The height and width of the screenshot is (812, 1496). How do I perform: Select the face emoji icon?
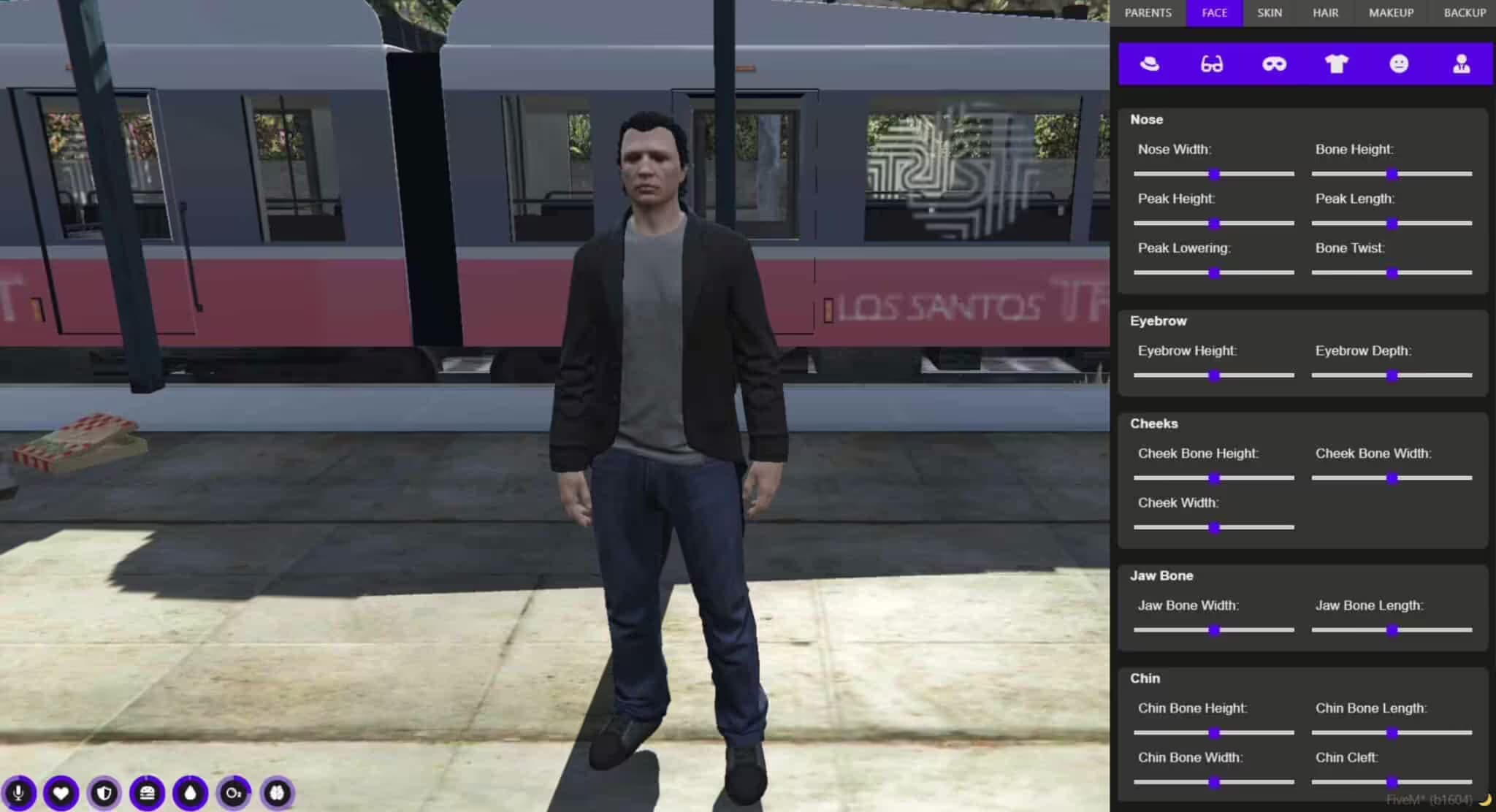click(1399, 64)
